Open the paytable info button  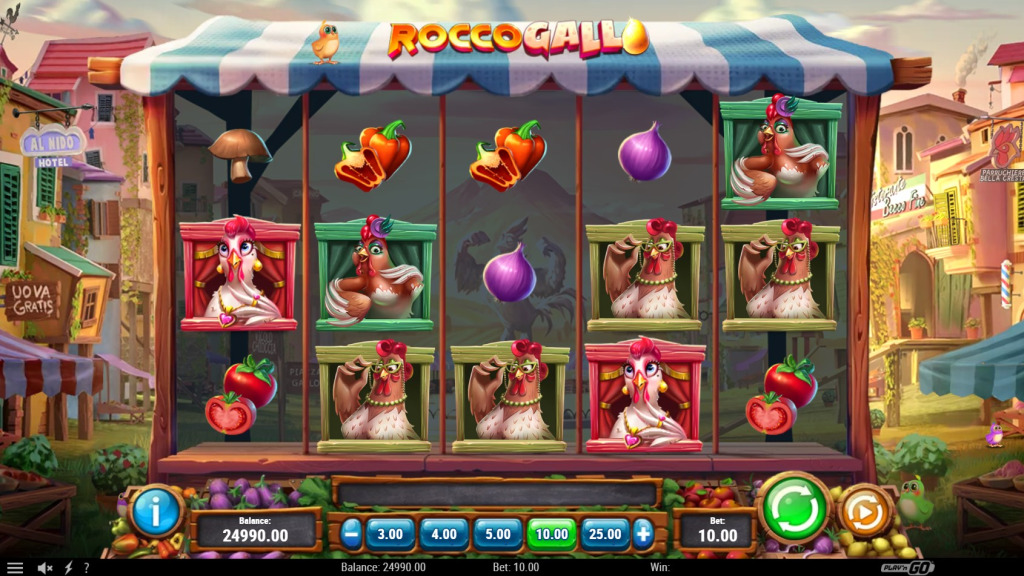tap(156, 511)
